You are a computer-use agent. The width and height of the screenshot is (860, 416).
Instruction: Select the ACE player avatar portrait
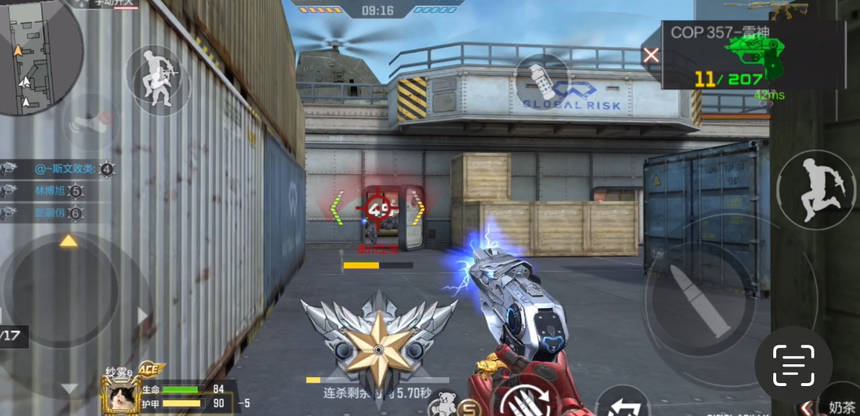pos(121,394)
